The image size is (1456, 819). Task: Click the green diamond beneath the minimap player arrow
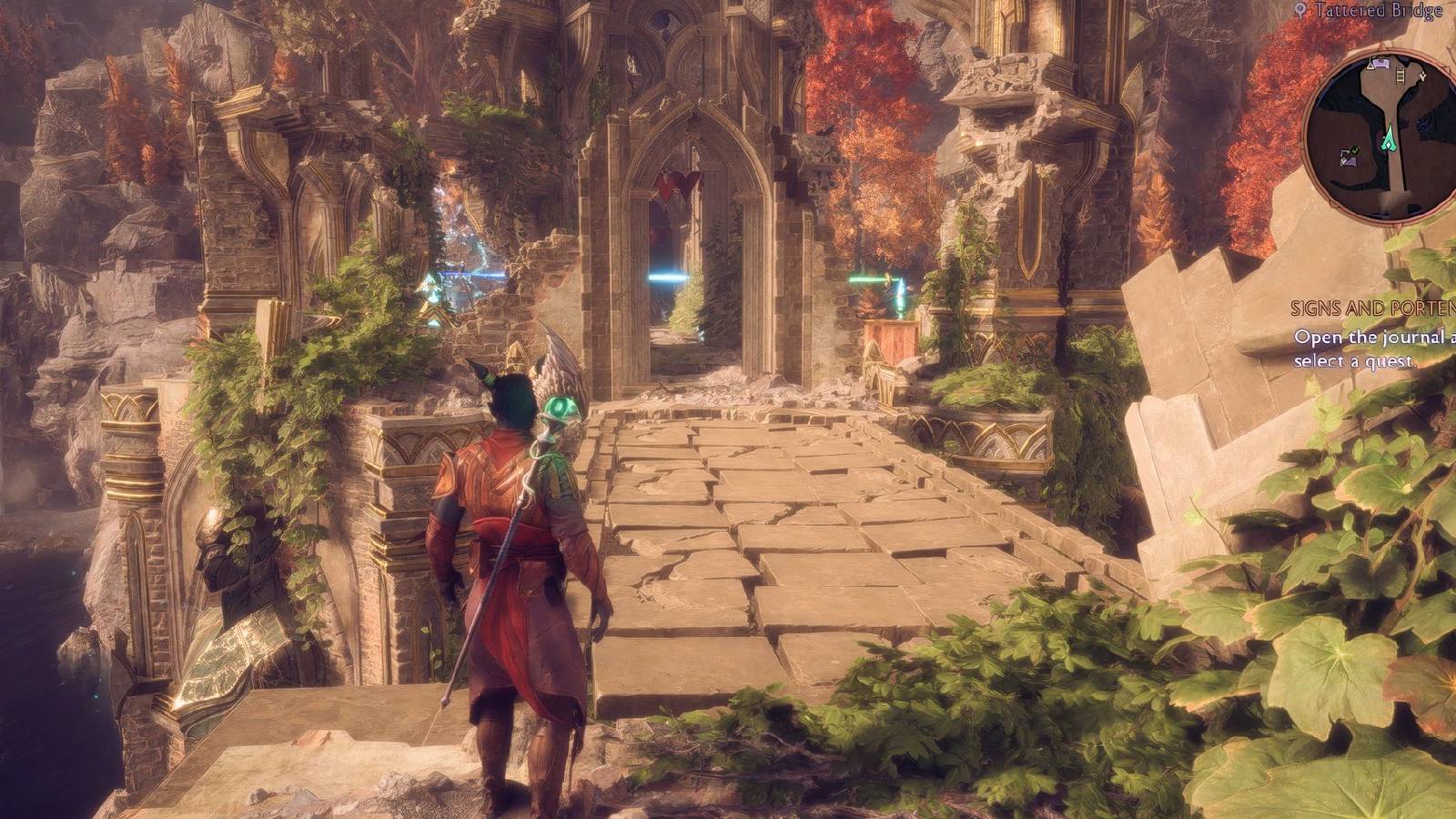pos(1389,146)
